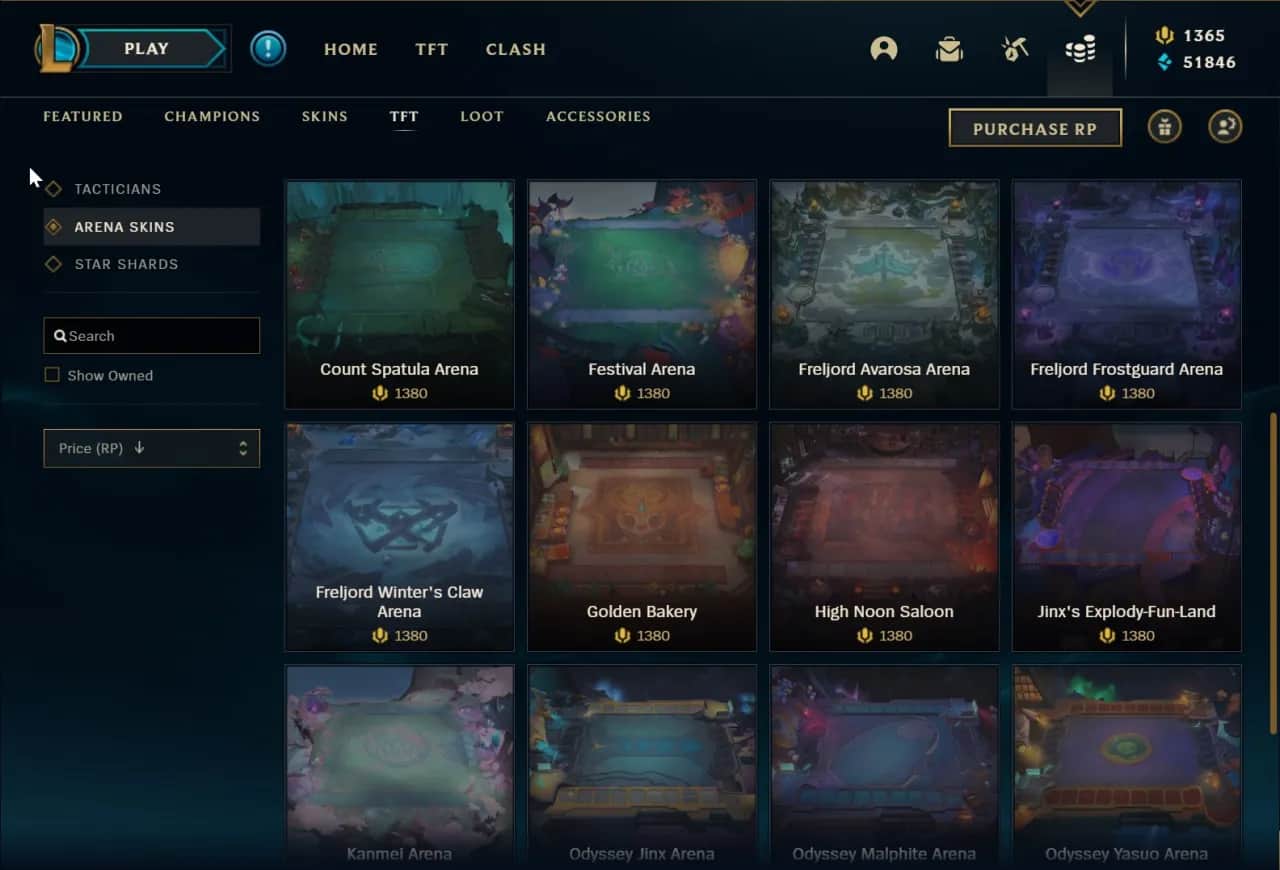Screen dimensions: 1280x870
Task: Select the Count Spatula Arena skin
Action: click(x=399, y=294)
